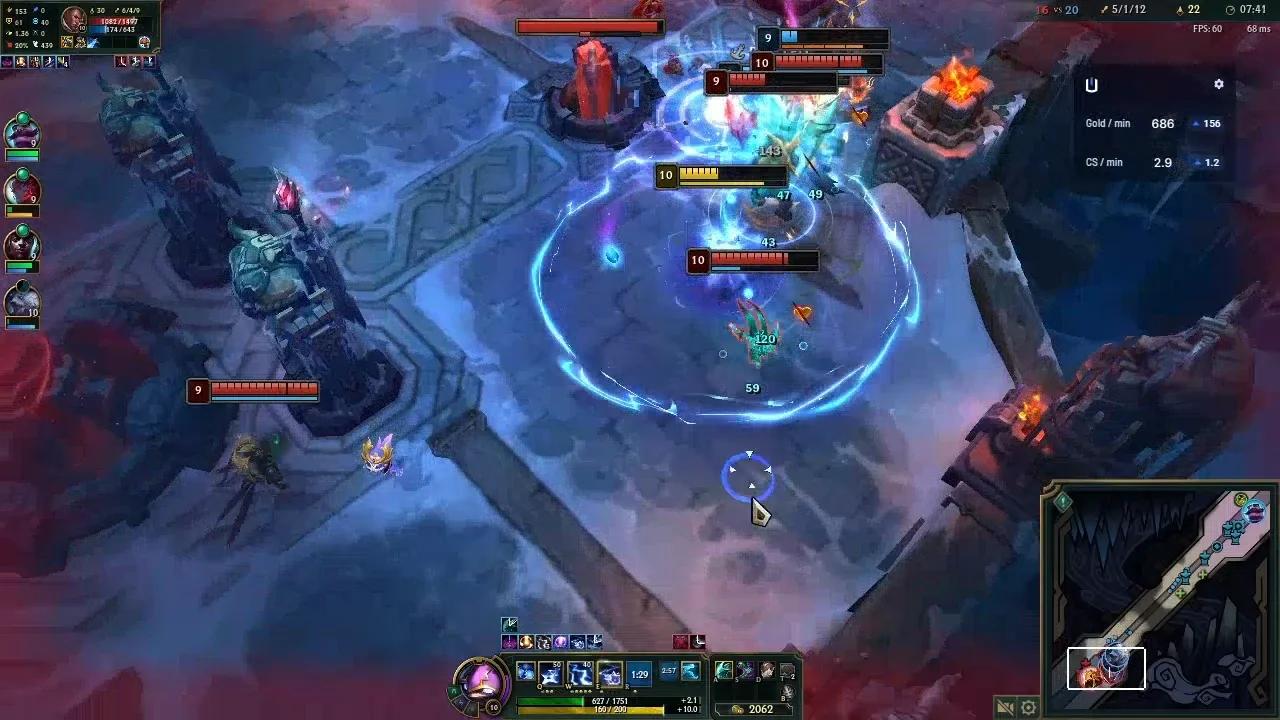Open the shop via the 2062 gold counter
Viewport: 1280px width, 720px height.
[761, 708]
